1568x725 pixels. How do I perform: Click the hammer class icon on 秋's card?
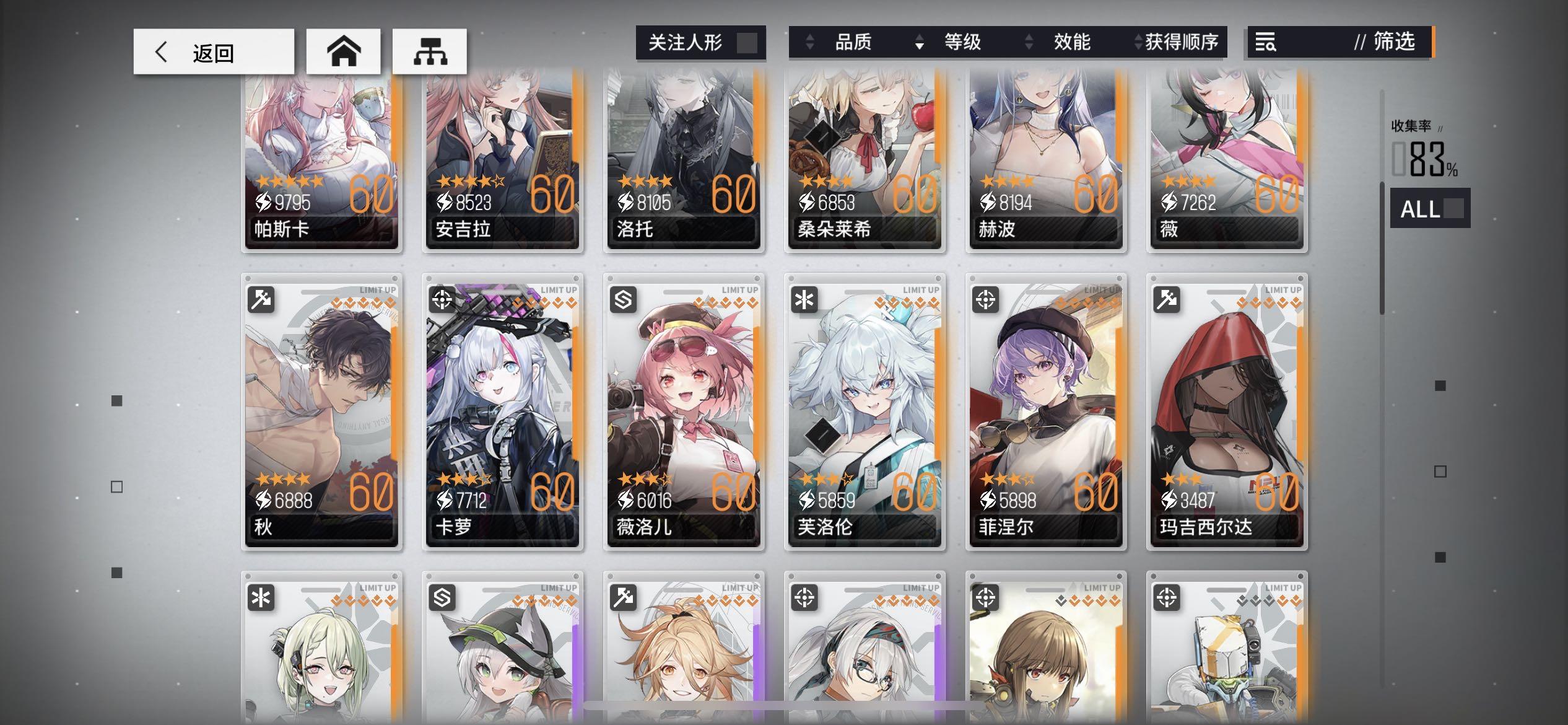coord(263,299)
